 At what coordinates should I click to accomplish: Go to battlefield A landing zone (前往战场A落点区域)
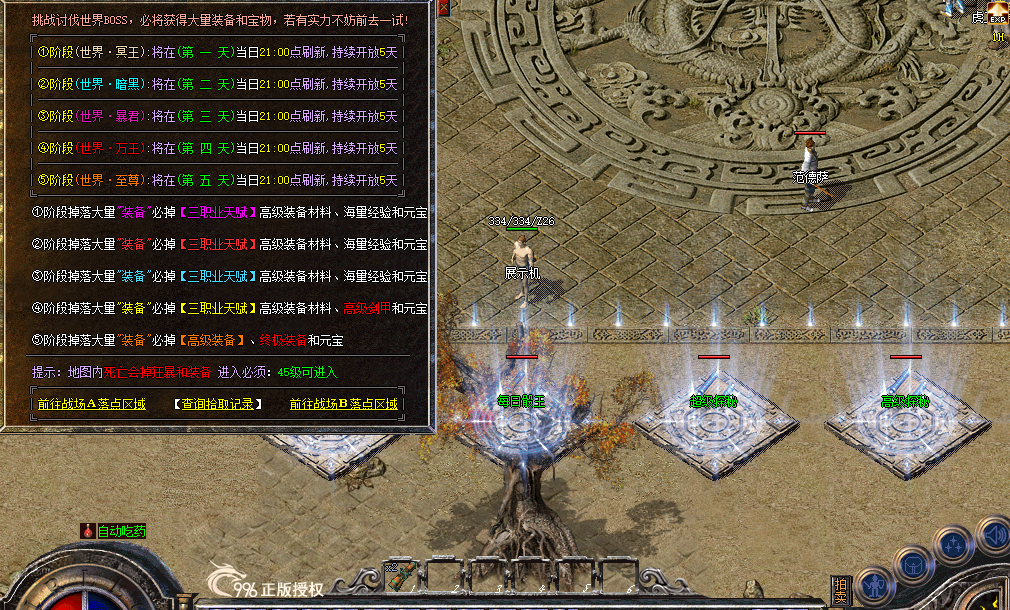click(x=91, y=404)
